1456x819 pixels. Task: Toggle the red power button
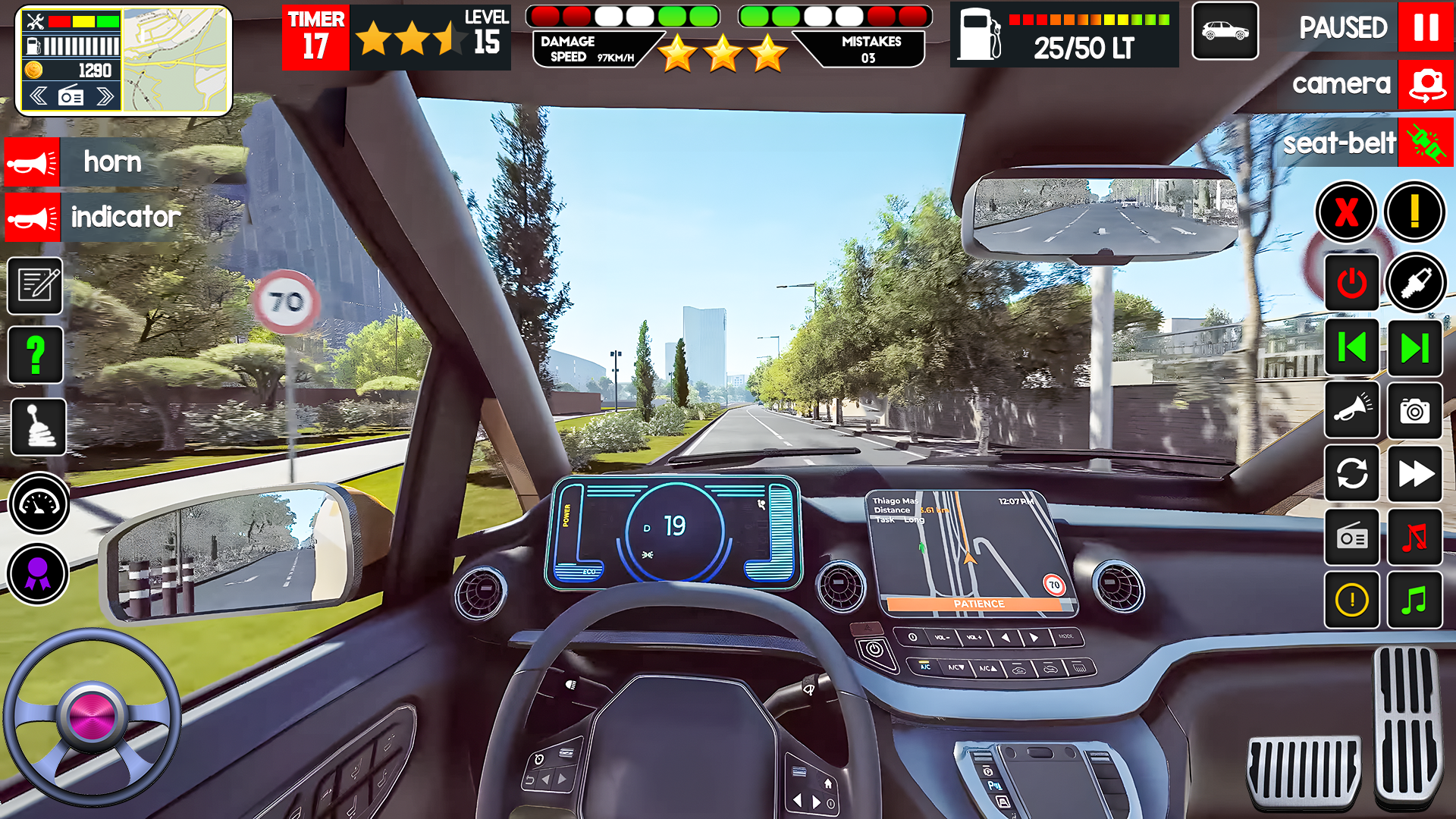click(x=1351, y=284)
